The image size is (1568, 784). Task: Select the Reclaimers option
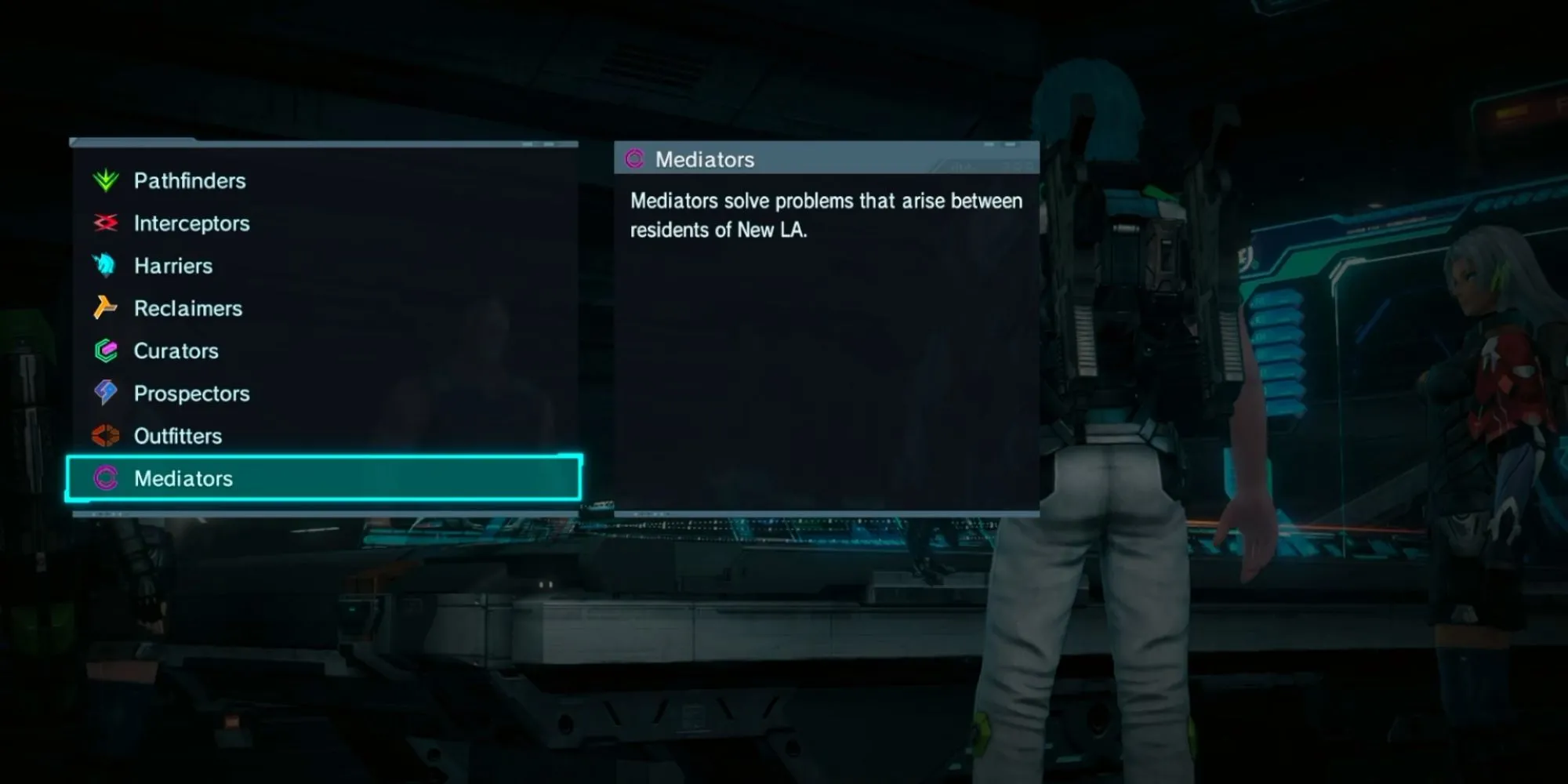[x=188, y=308]
